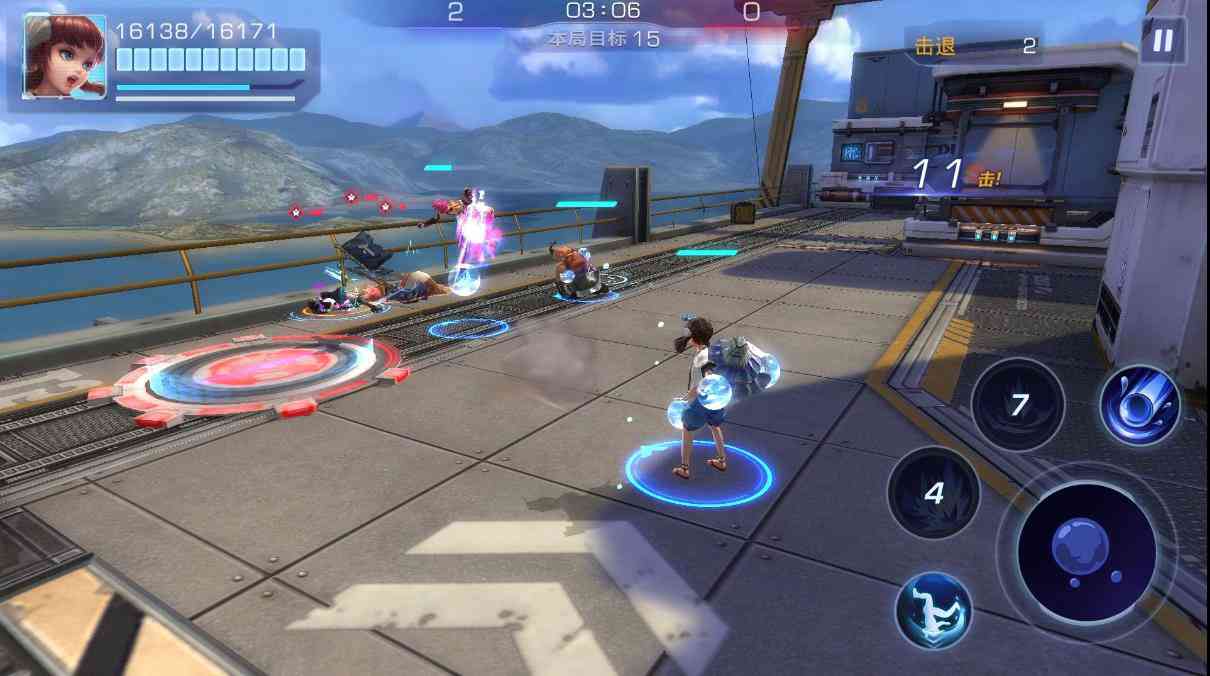Trigger the skill on 7-second cooldown
1210x676 pixels.
(x=1017, y=405)
